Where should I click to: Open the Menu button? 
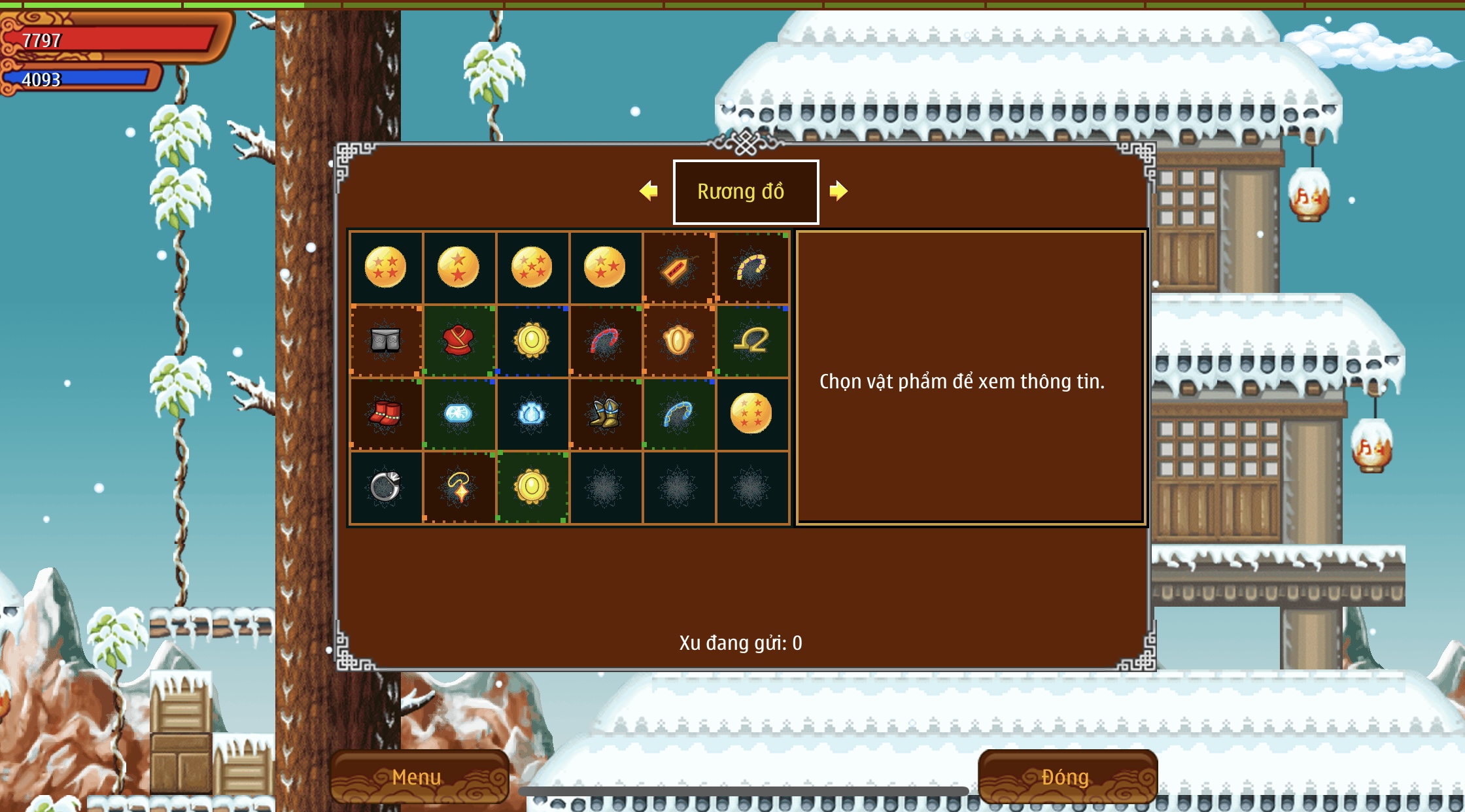[x=418, y=777]
